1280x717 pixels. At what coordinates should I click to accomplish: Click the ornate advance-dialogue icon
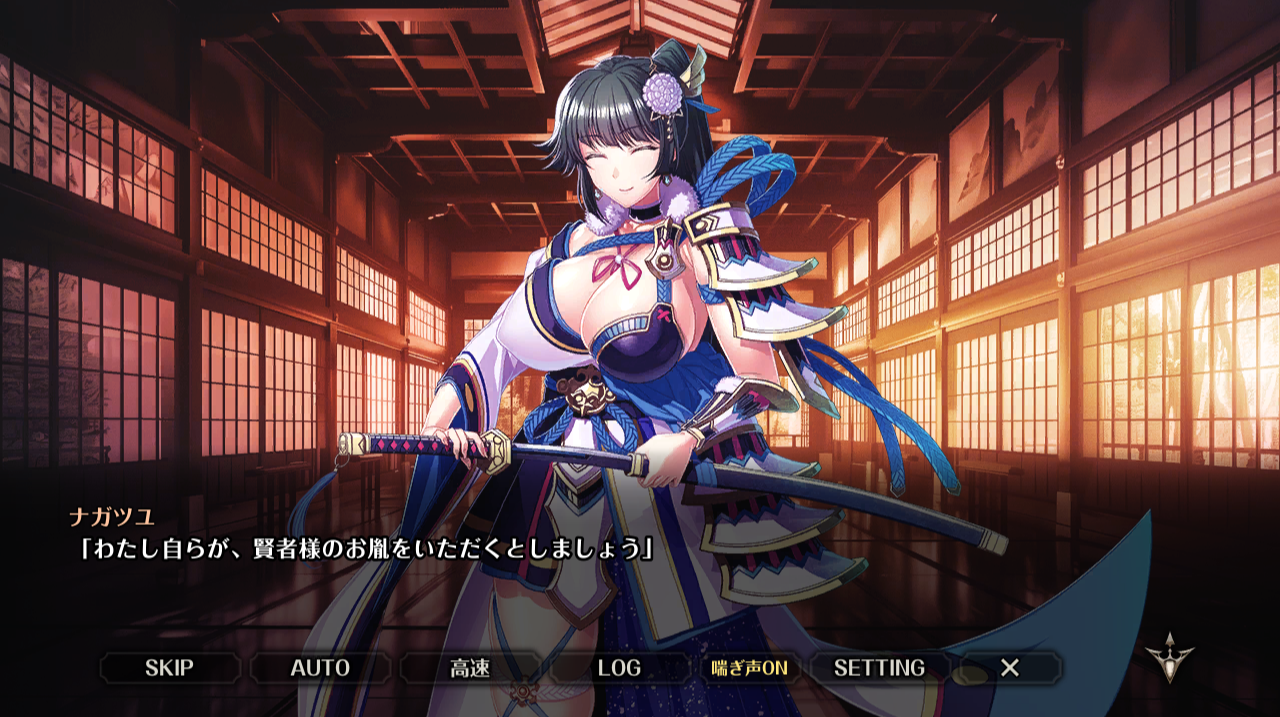point(1169,657)
